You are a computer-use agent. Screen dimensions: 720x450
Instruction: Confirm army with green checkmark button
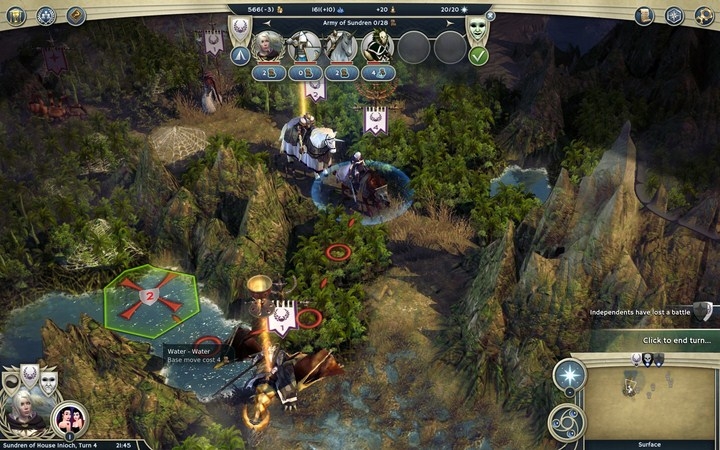pos(478,56)
